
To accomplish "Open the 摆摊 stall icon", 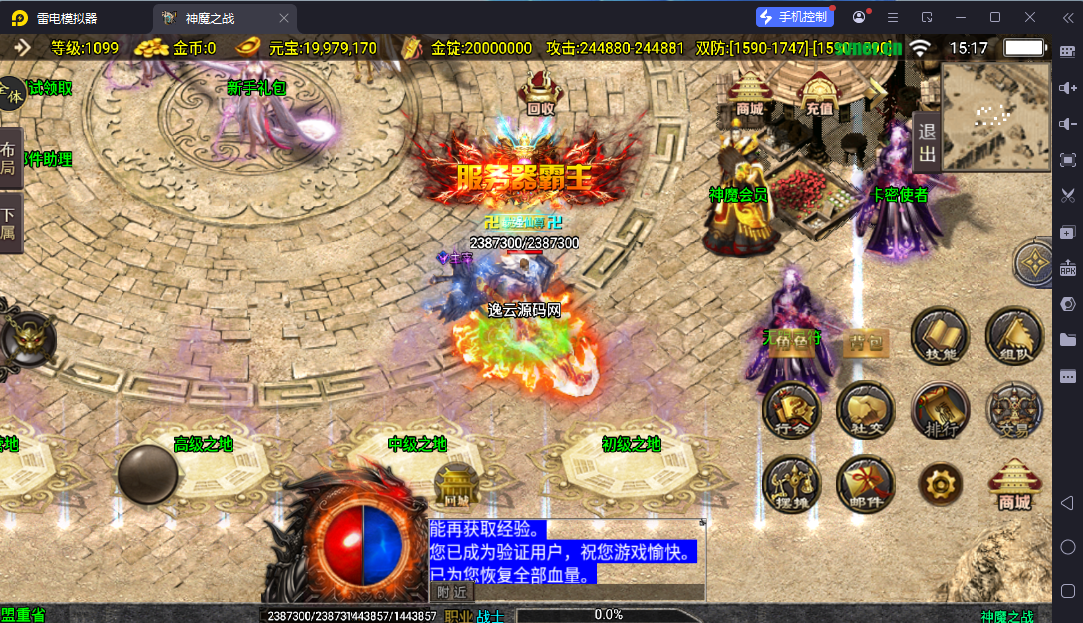I will click(x=792, y=483).
